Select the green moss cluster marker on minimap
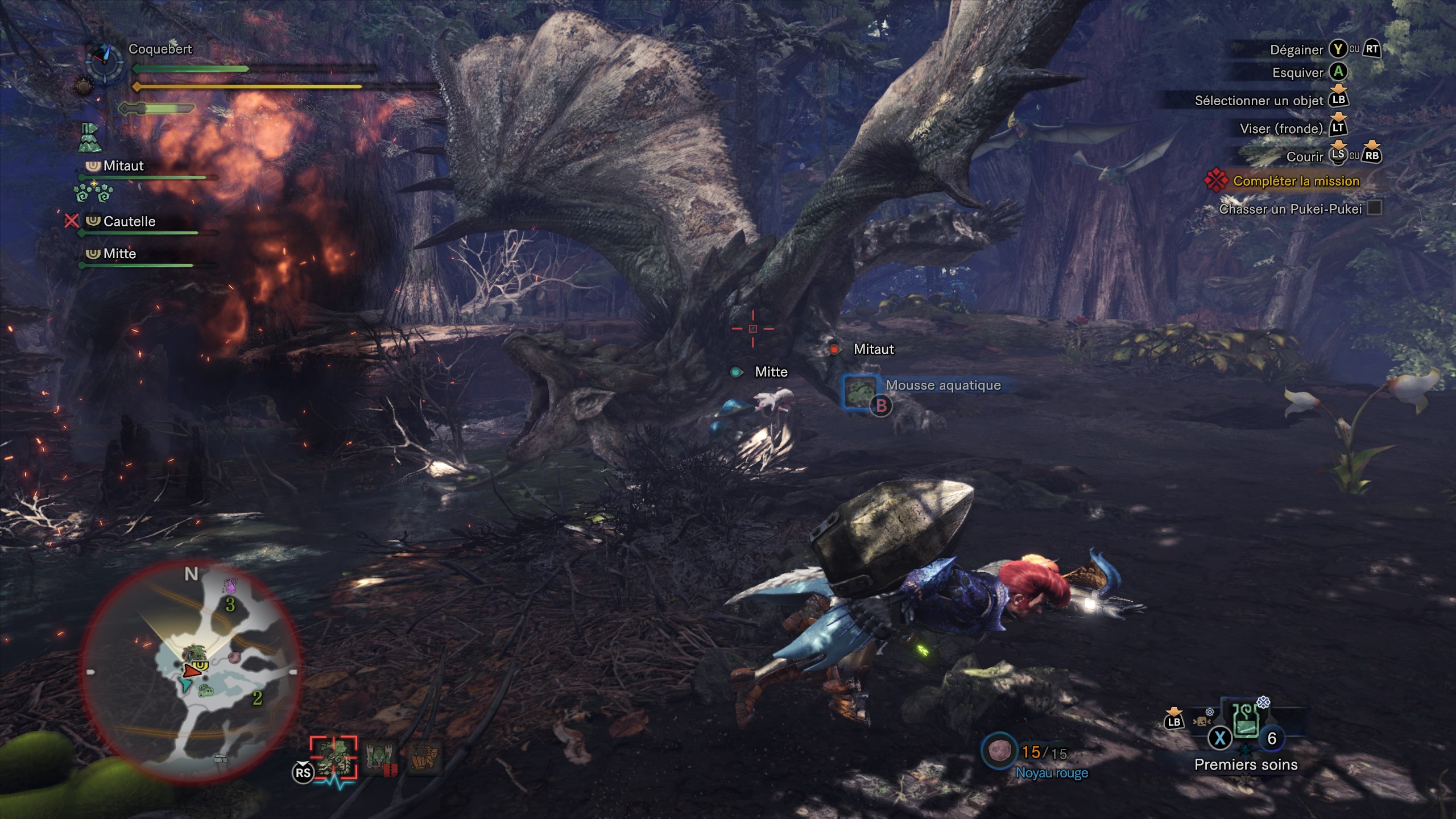The height and width of the screenshot is (819, 1456). coord(206,691)
